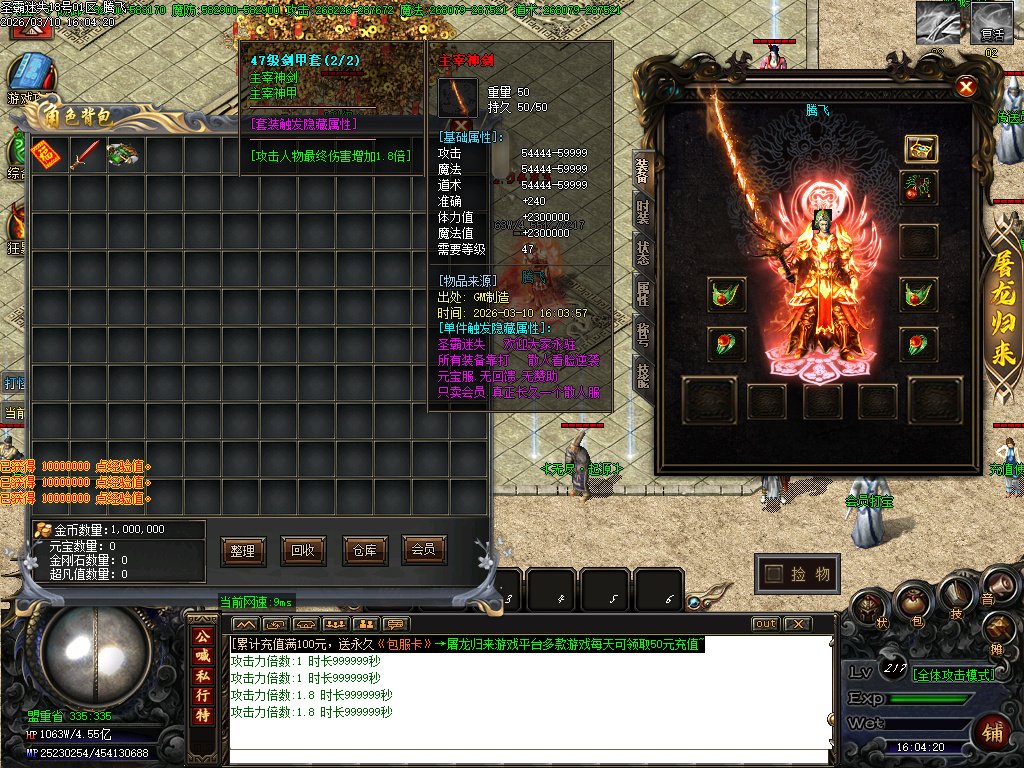
Task: Open the 铺 shop round button
Action: 993,730
